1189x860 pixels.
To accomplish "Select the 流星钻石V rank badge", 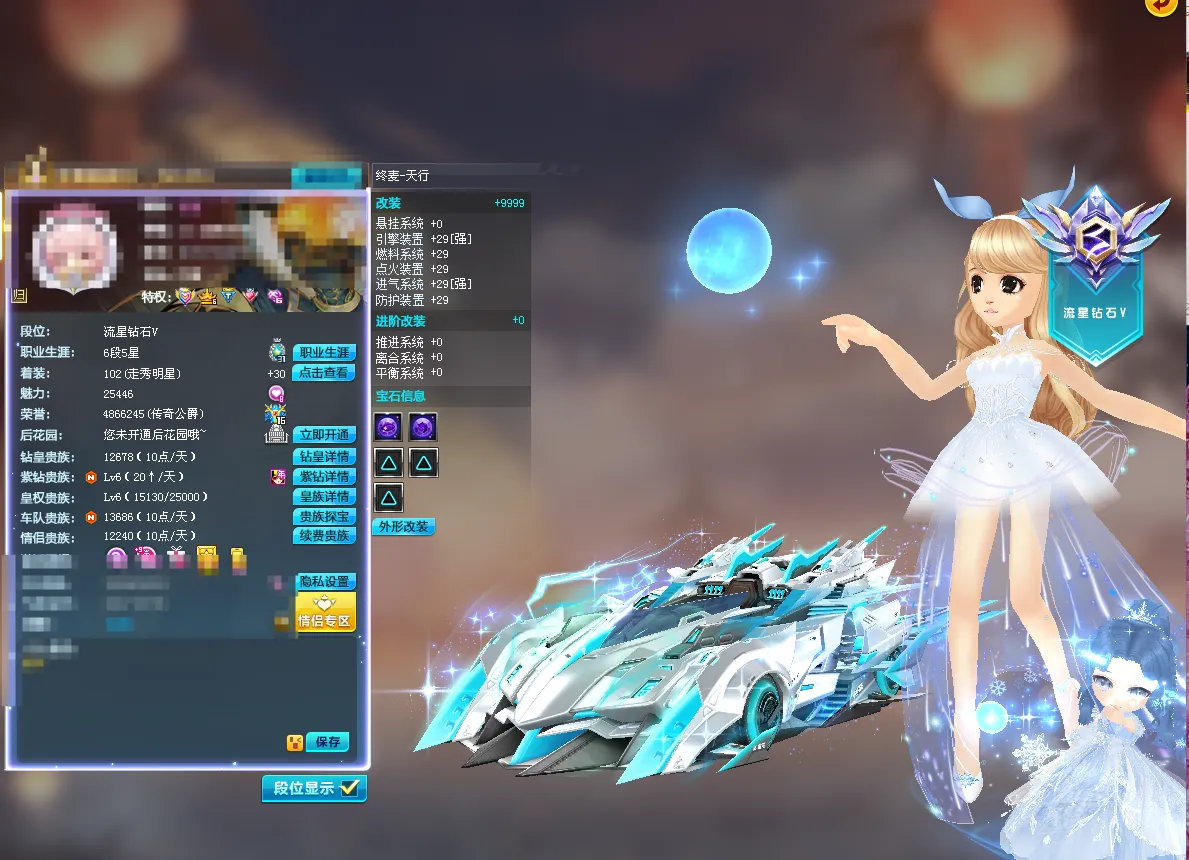I will 1095,270.
